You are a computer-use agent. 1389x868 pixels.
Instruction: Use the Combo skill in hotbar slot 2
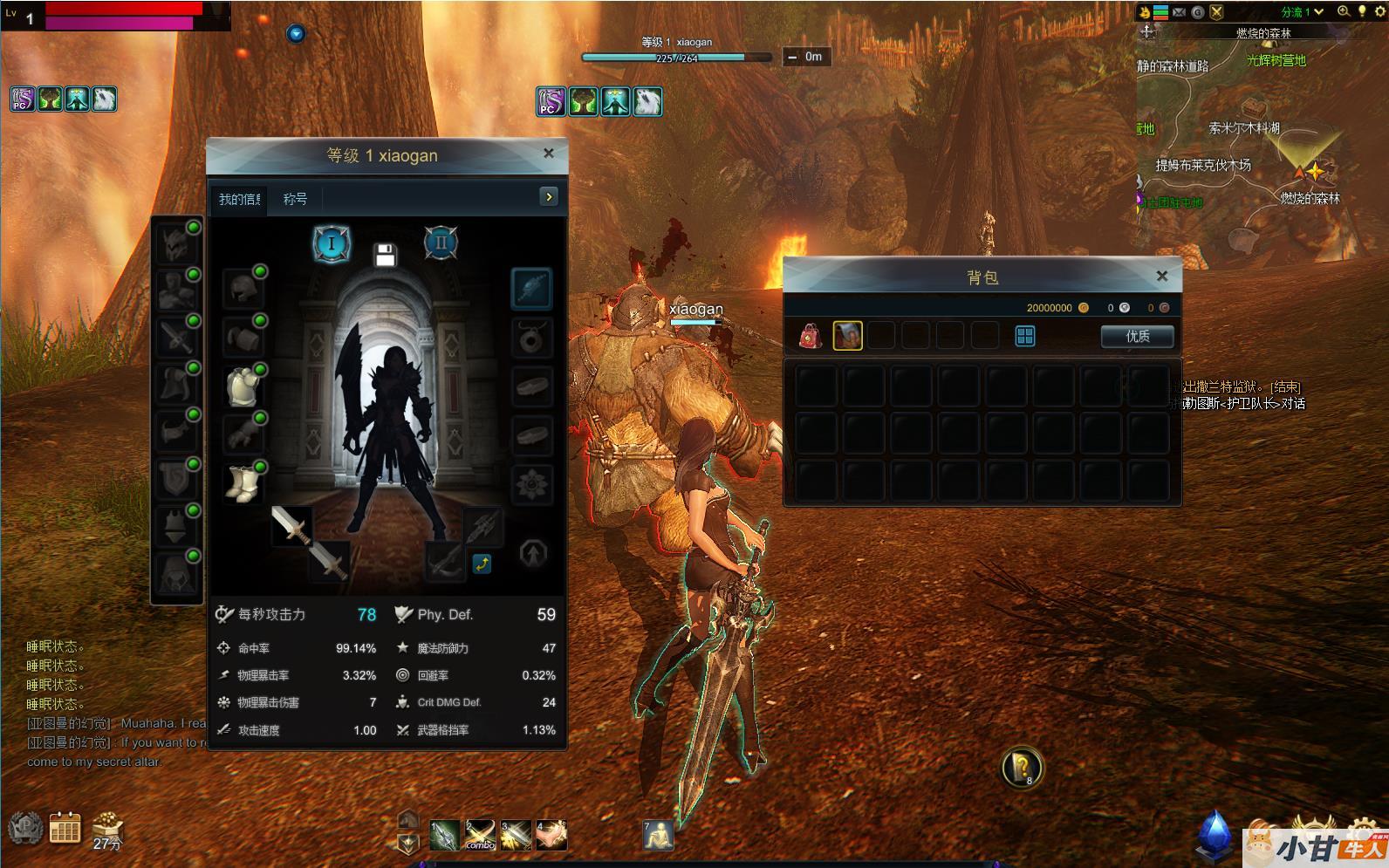(480, 836)
